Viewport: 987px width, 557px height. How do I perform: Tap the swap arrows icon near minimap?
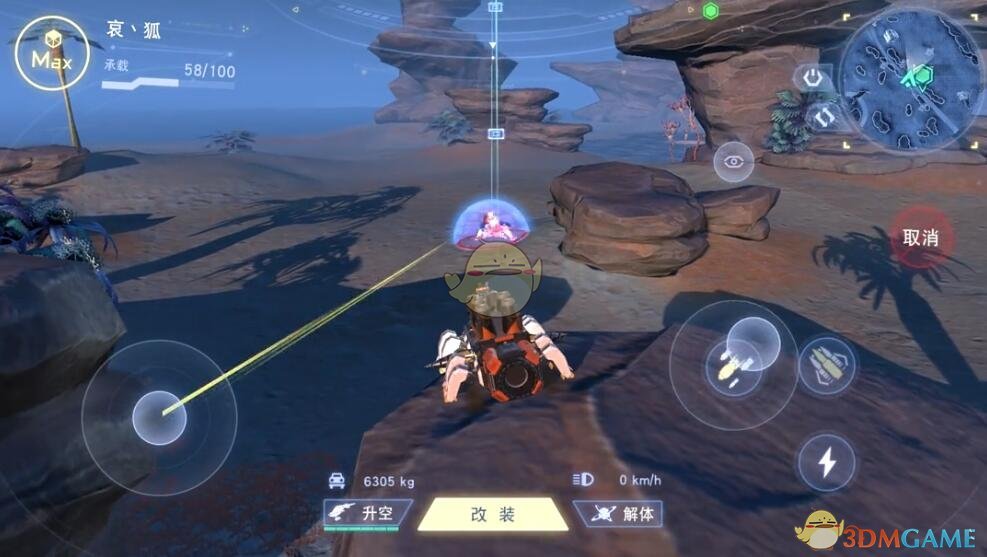821,116
